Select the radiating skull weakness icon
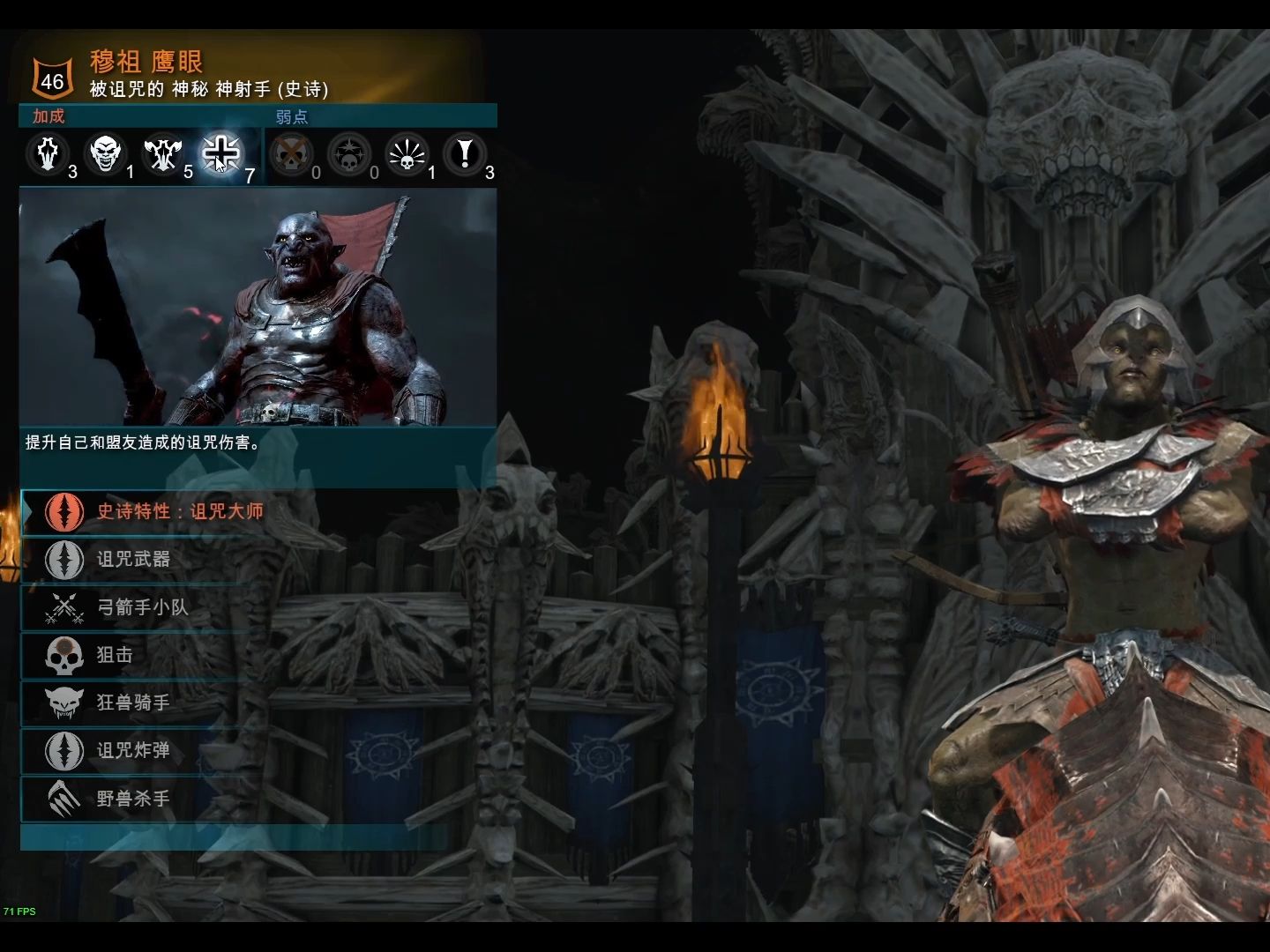The height and width of the screenshot is (952, 1270). [x=407, y=155]
